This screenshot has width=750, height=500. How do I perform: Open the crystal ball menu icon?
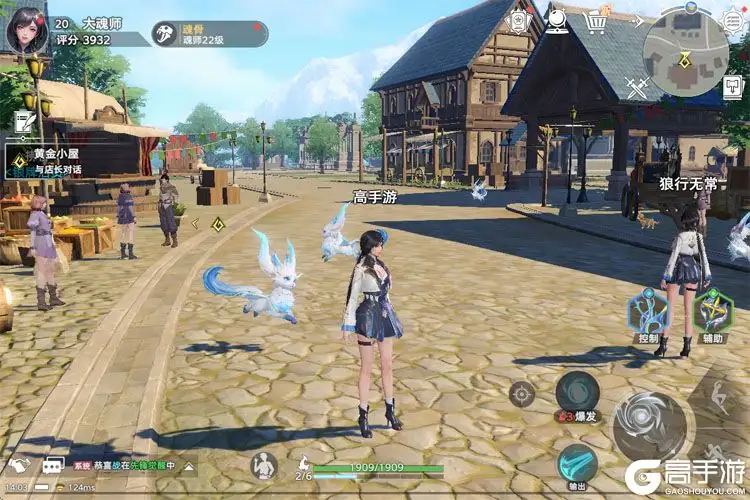558,20
